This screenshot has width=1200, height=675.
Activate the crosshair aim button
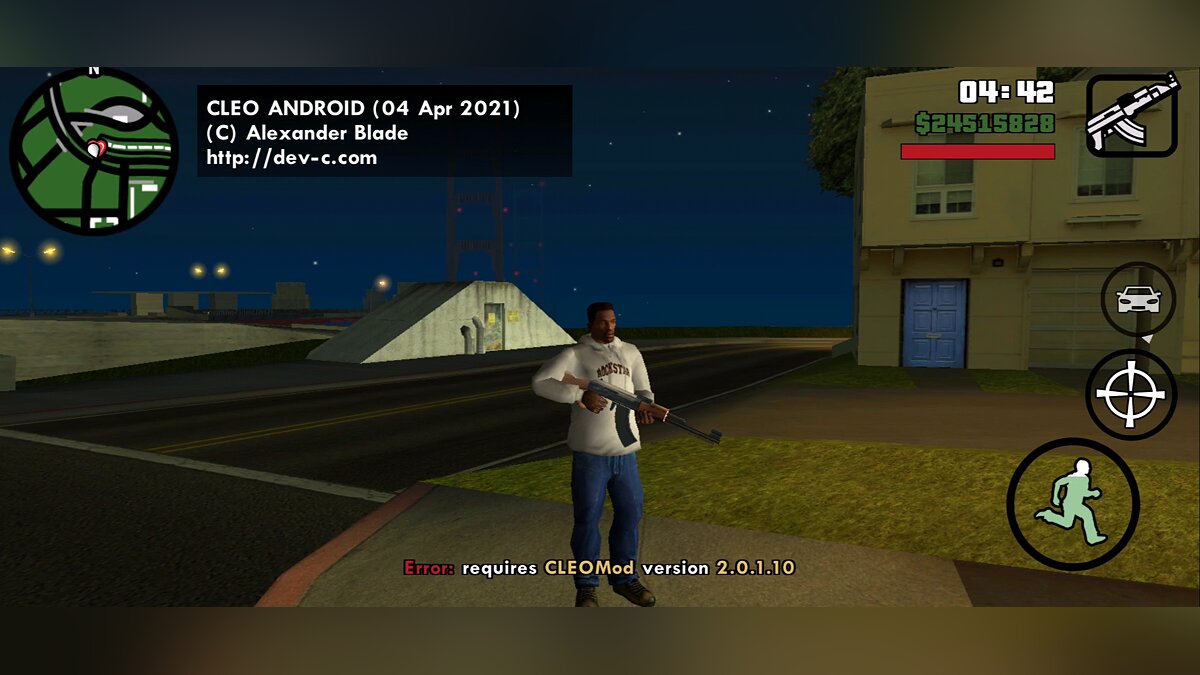1131,394
